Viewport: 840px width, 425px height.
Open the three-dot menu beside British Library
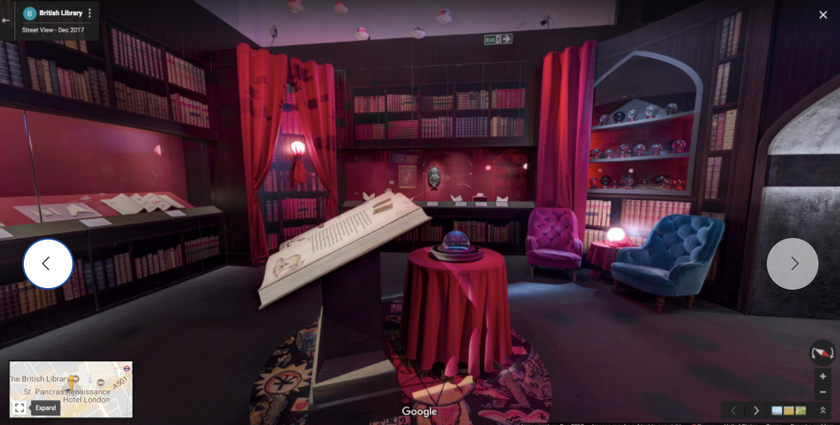coord(90,13)
